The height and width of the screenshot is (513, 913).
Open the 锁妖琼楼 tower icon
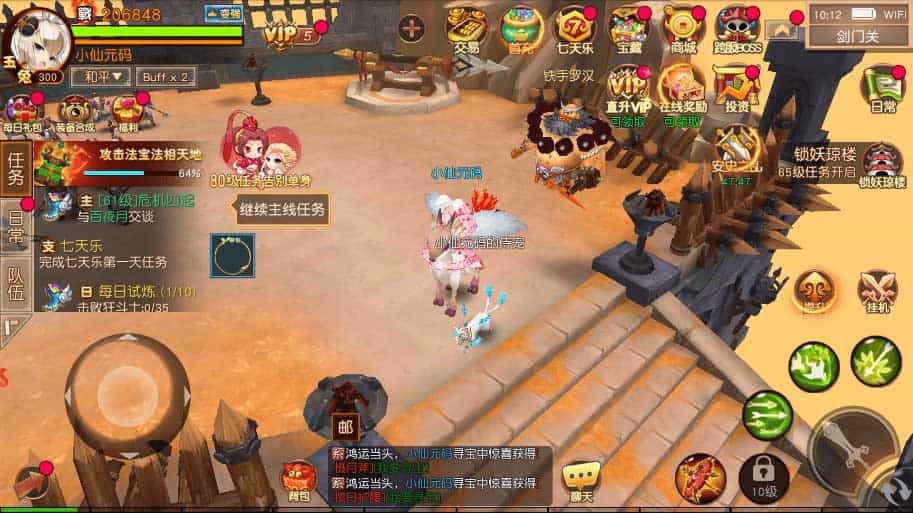tap(882, 163)
